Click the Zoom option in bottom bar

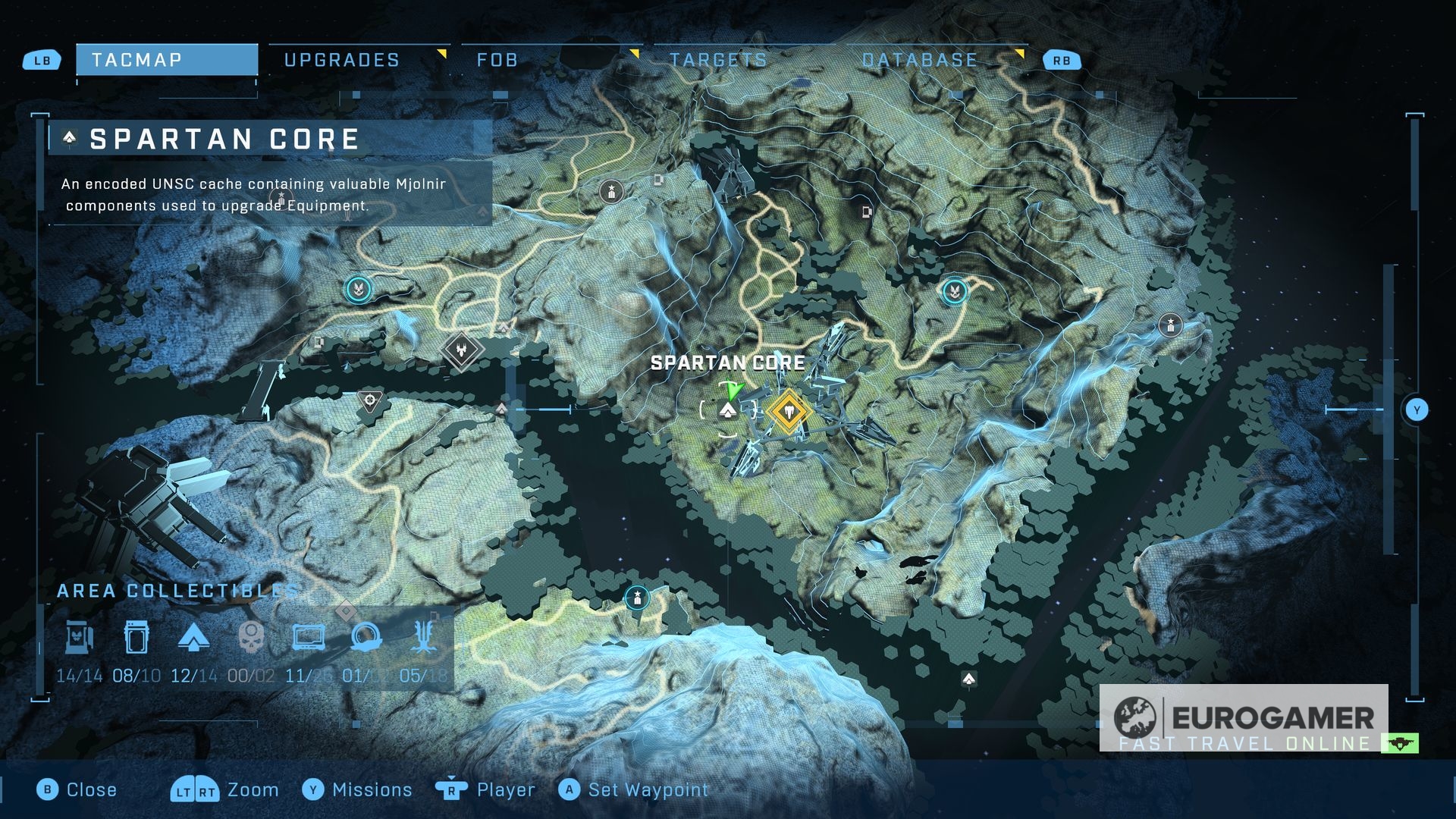(x=225, y=789)
